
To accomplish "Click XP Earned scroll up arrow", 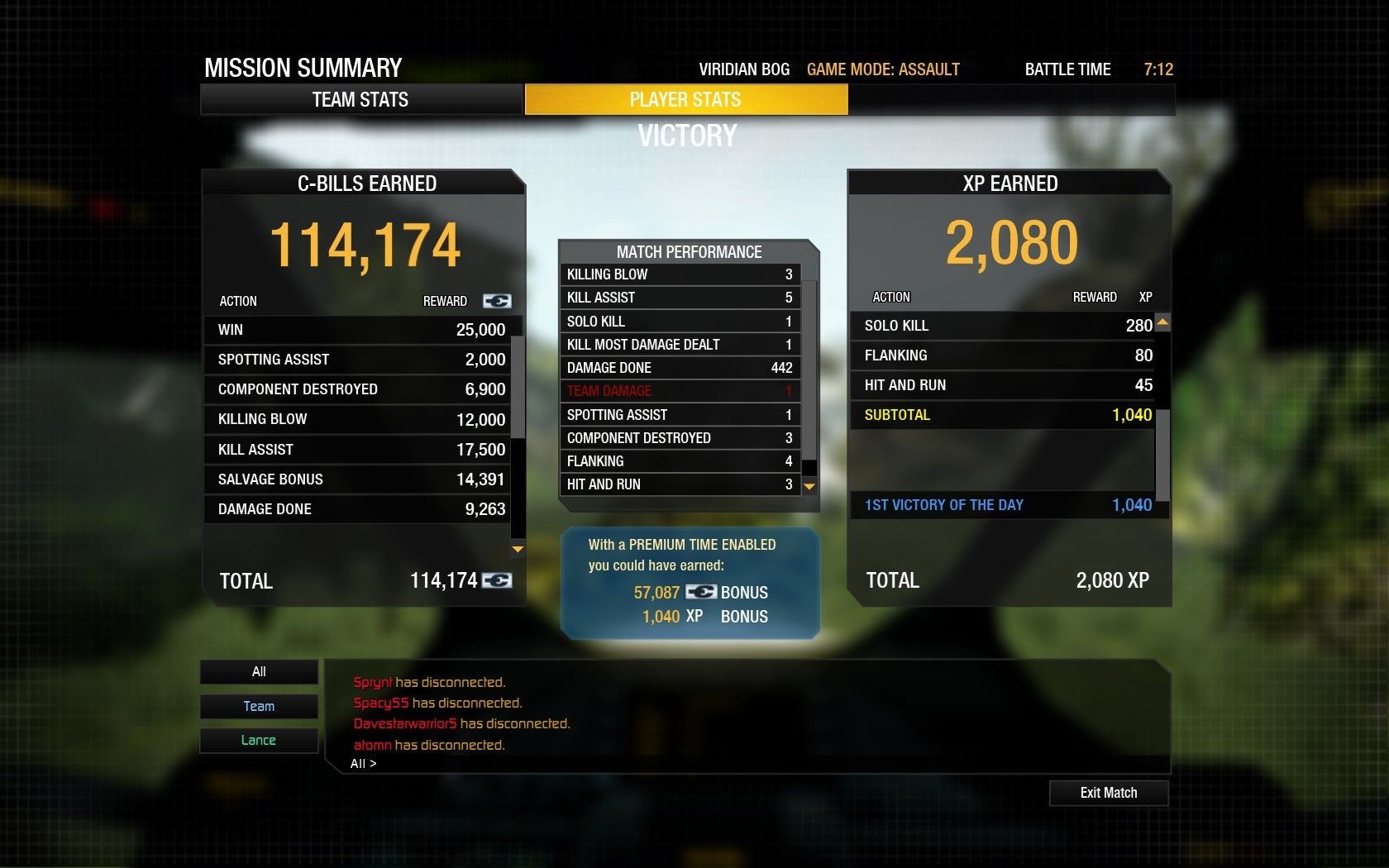I will (1162, 322).
